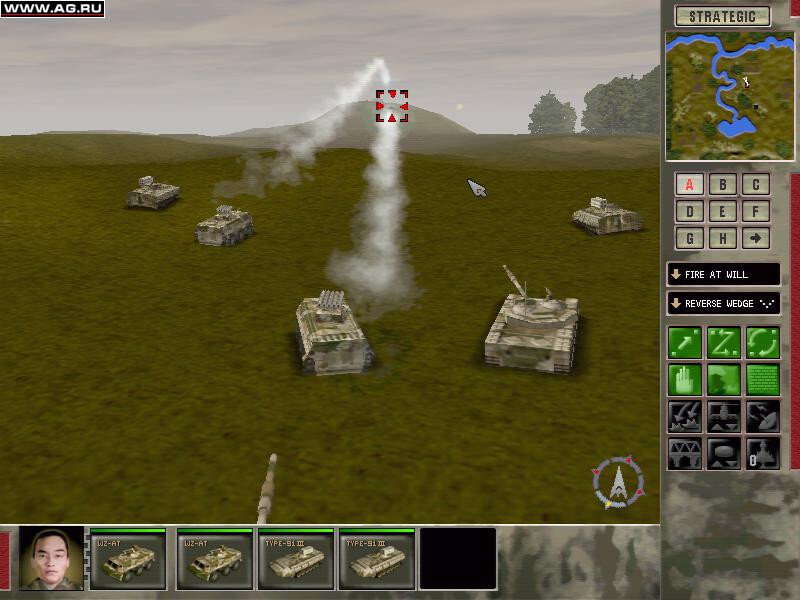Viewport: 800px width, 600px height.
Task: Activate the green diagonal arrow move command
Action: (685, 343)
